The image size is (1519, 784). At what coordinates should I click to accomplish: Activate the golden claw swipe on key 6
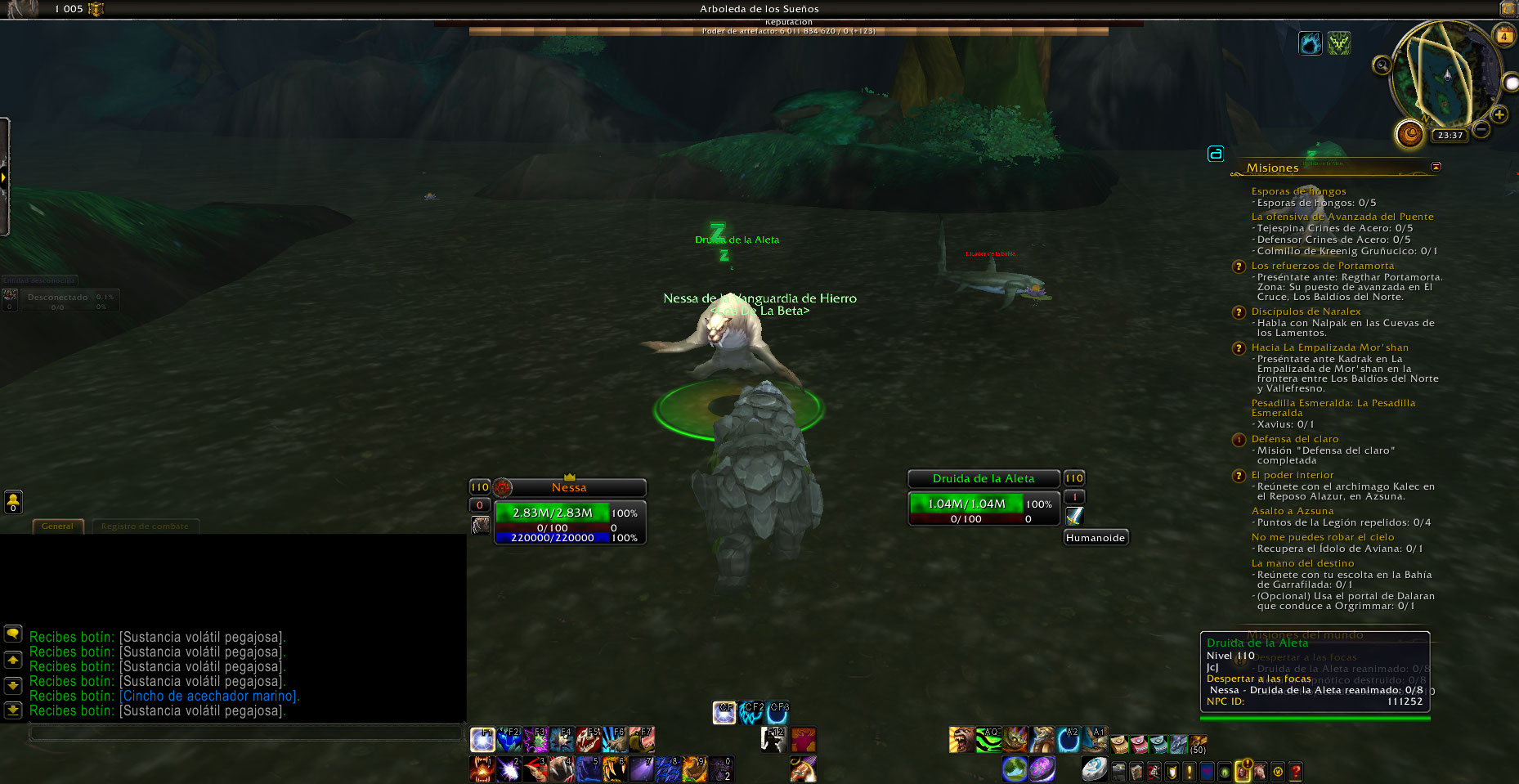(615, 769)
